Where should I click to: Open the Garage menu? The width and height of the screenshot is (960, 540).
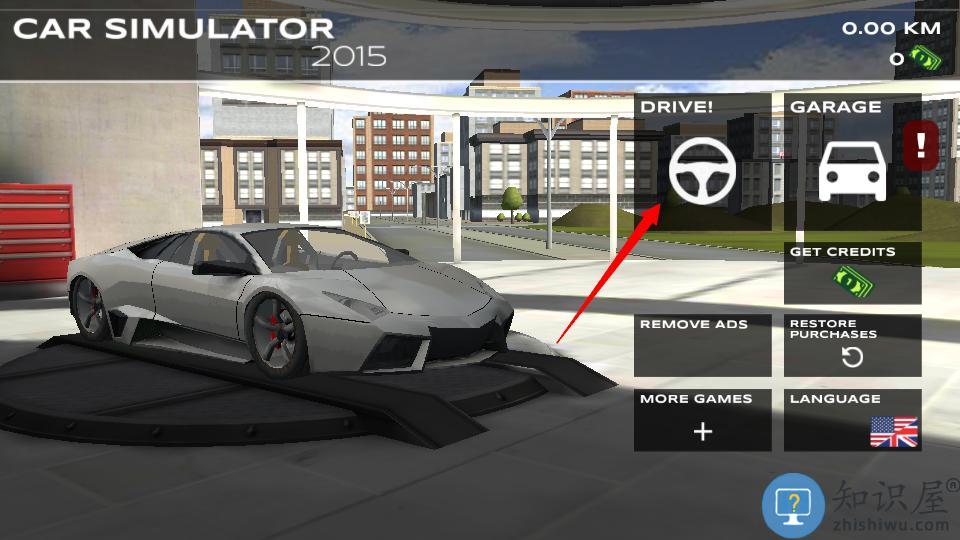852,163
